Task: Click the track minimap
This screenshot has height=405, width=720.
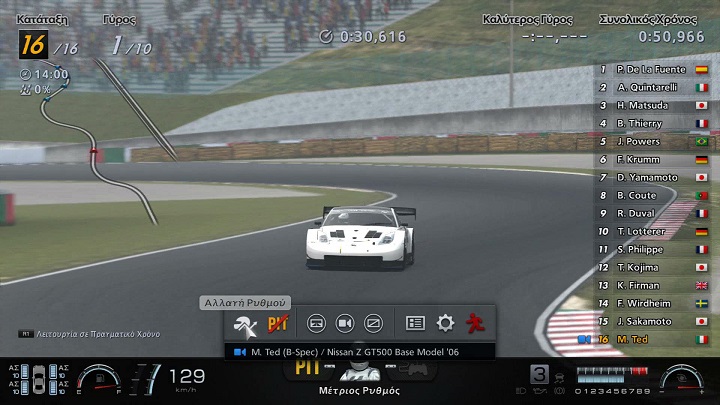Action: coord(95,150)
